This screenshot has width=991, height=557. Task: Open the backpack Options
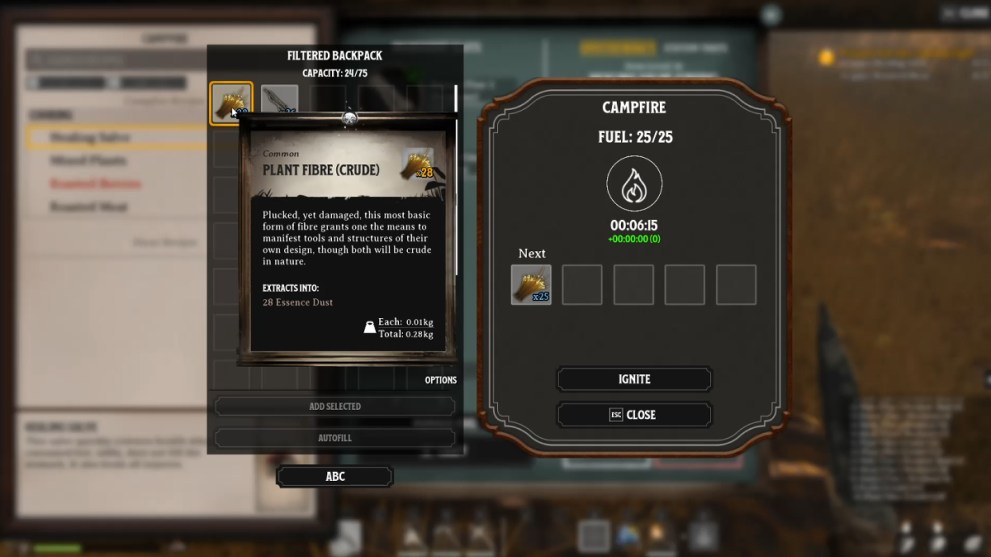click(x=440, y=380)
